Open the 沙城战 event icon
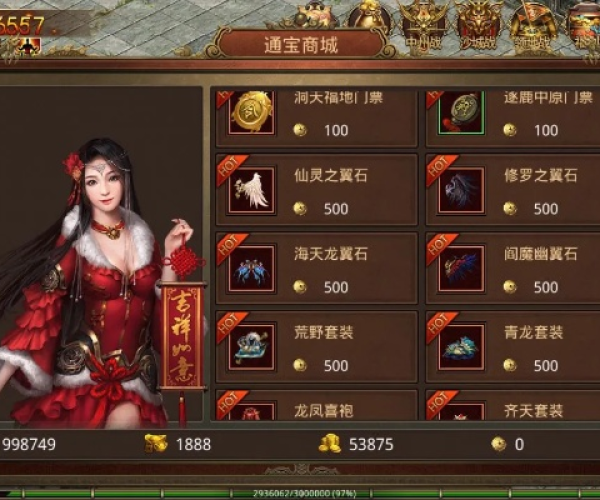 [x=478, y=24]
